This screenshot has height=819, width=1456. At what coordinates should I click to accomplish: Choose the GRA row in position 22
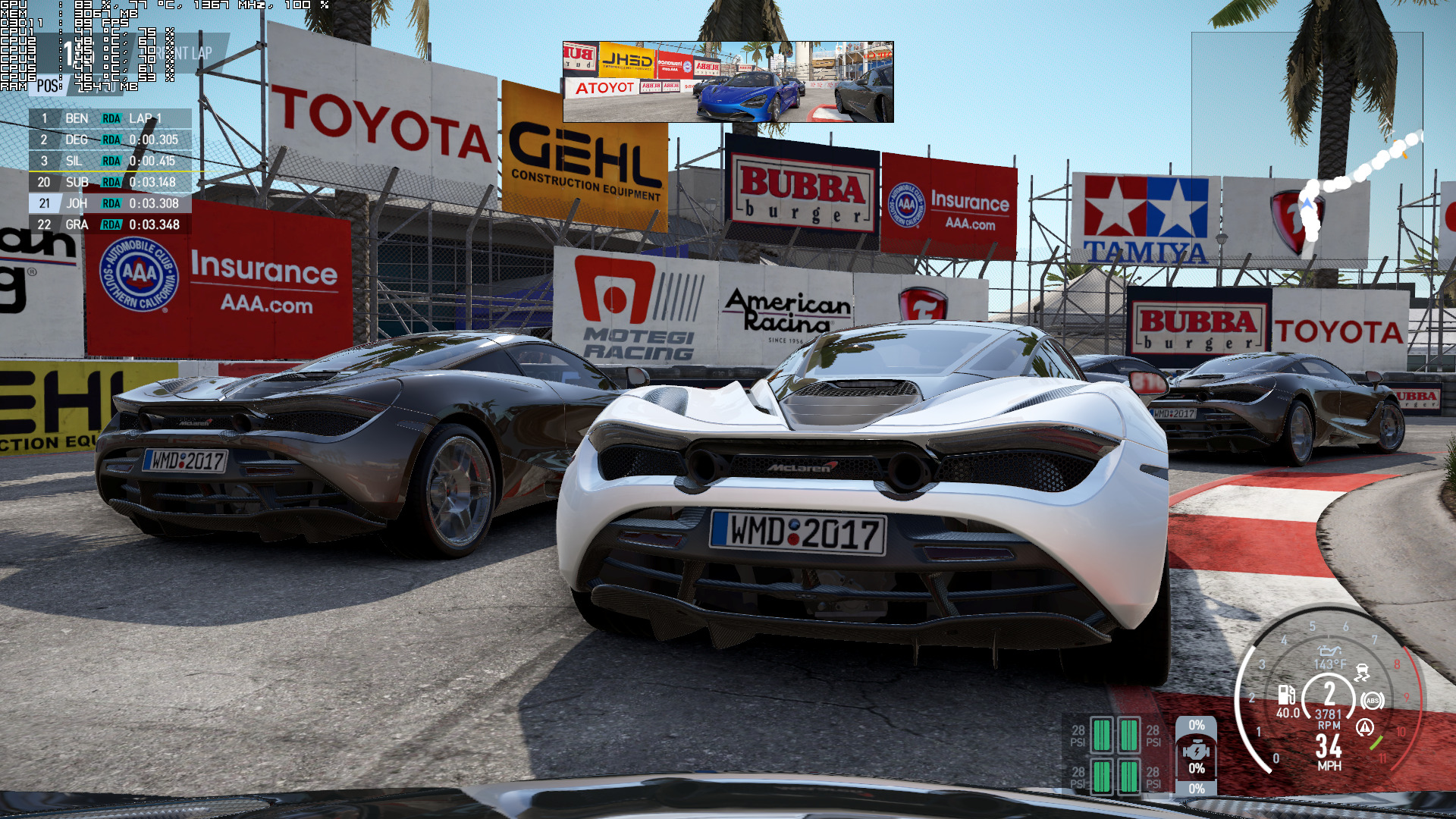[110, 224]
